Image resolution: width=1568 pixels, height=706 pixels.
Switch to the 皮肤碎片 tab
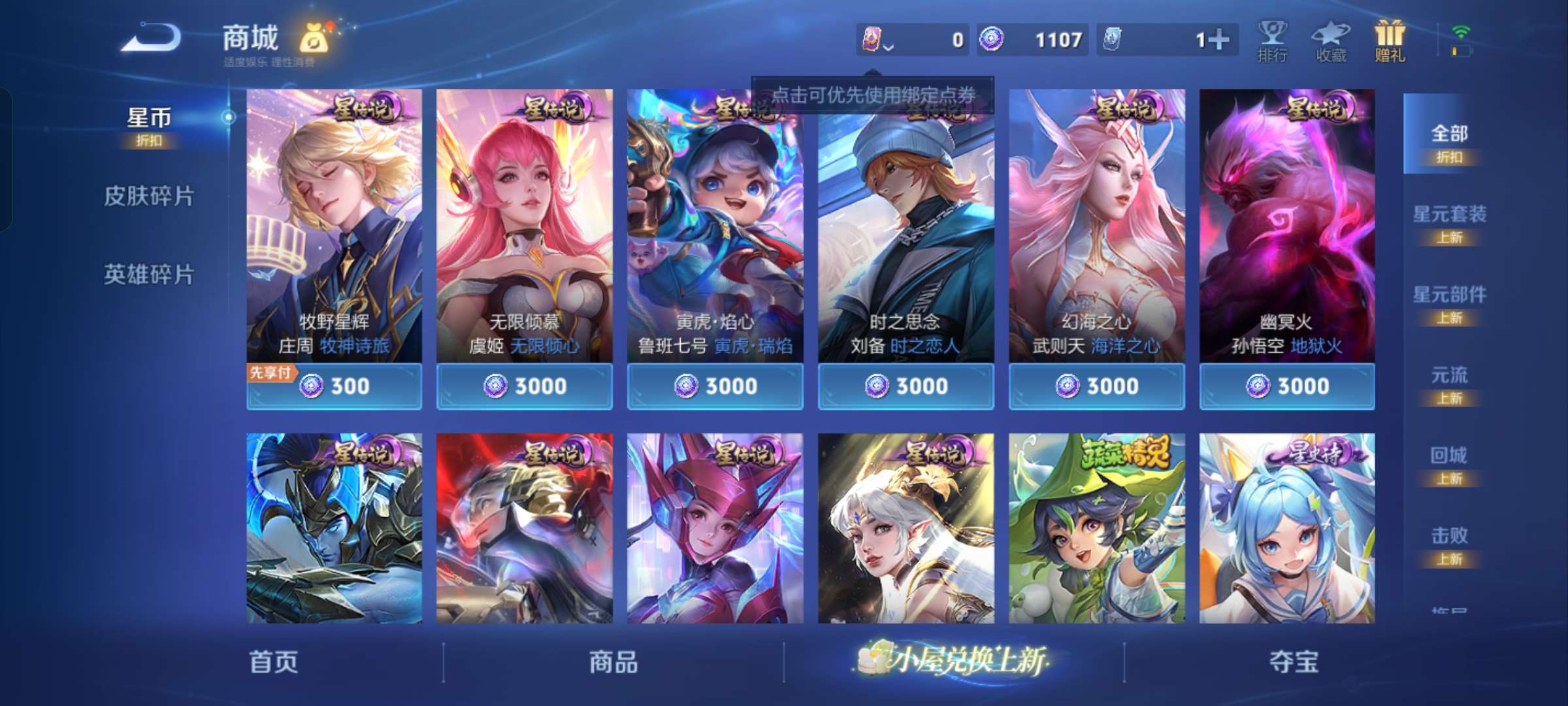(x=149, y=195)
